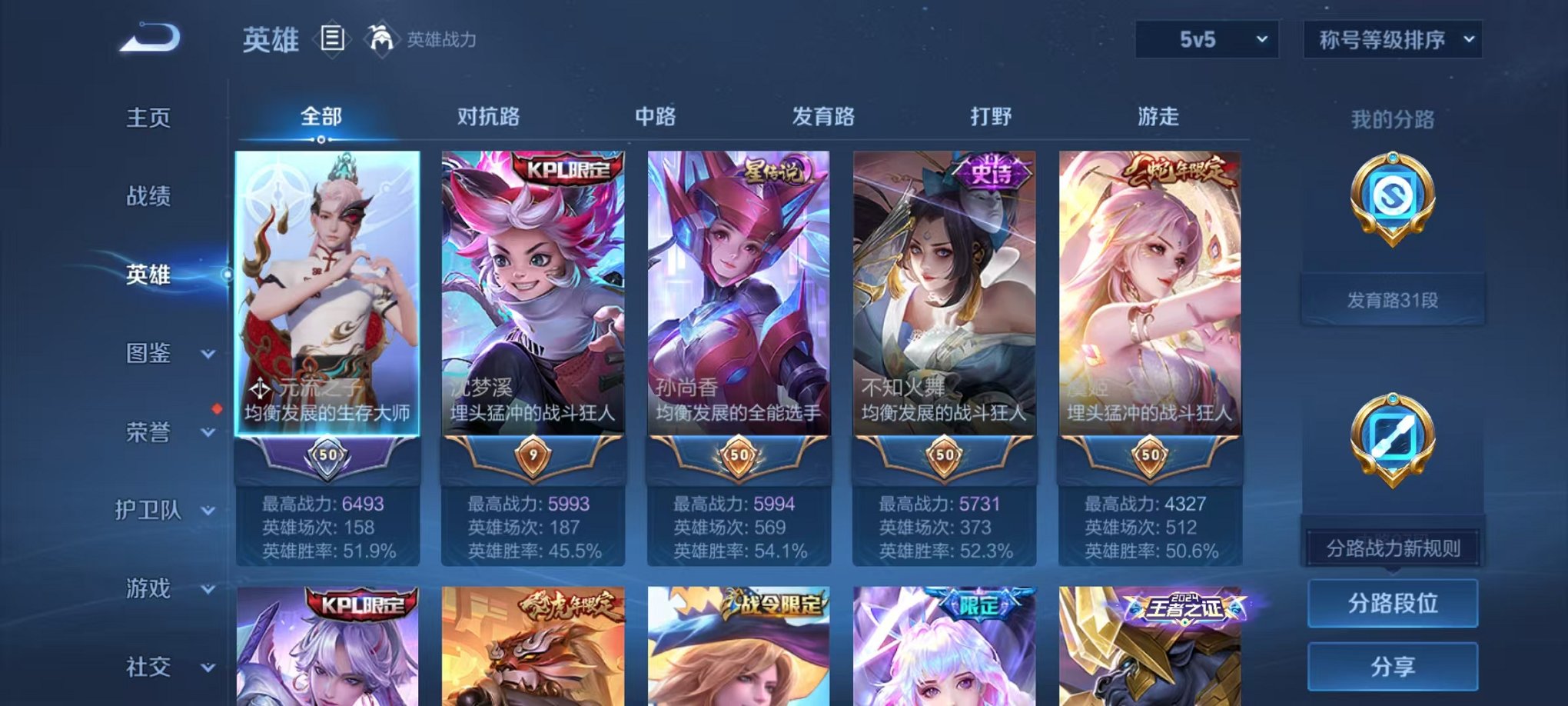
Task: Select the 孙尚香 hero card
Action: click(736, 308)
